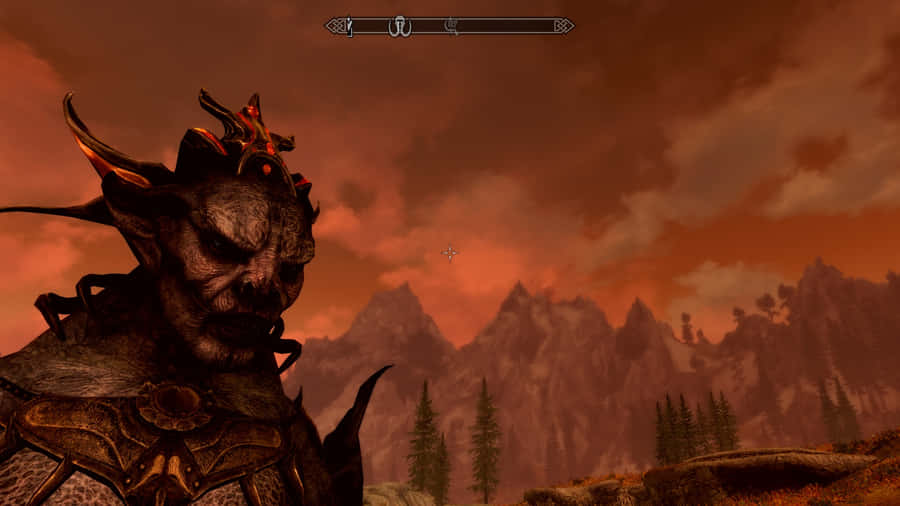The width and height of the screenshot is (900, 506).
Task: Click the small marker at the compass's left end
Action: coord(349,26)
